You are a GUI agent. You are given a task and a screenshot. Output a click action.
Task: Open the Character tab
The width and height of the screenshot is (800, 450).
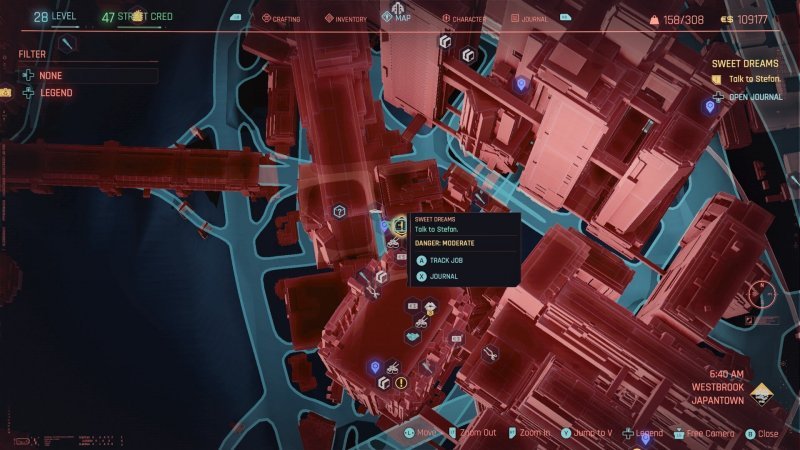463,18
